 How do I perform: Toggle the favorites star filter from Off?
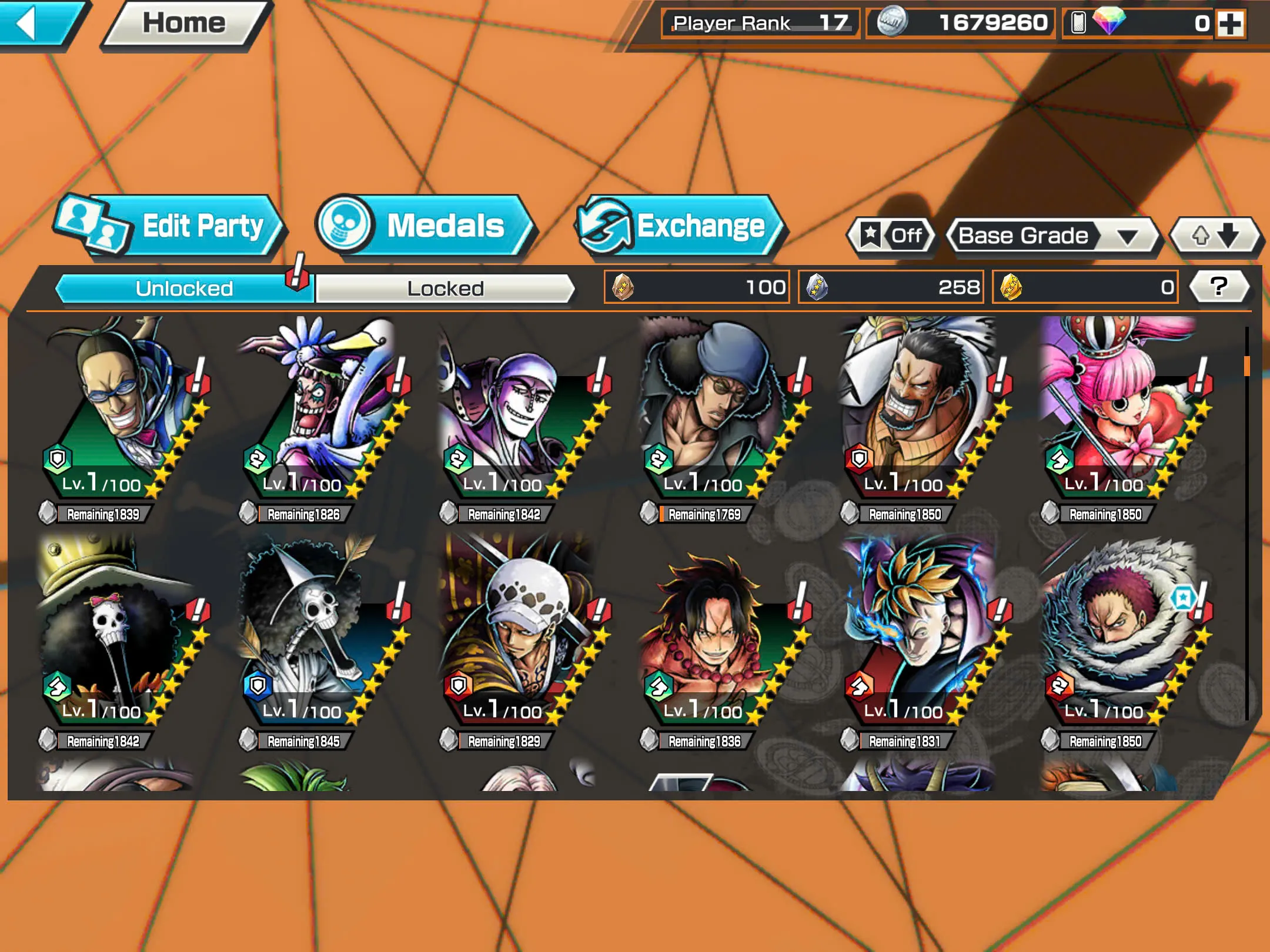click(x=890, y=236)
